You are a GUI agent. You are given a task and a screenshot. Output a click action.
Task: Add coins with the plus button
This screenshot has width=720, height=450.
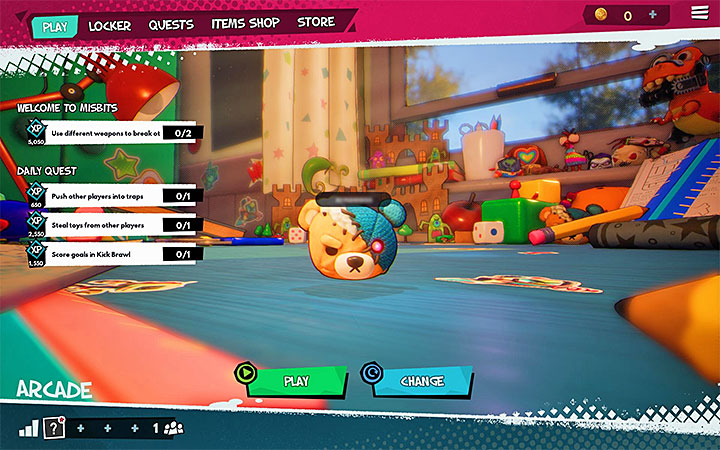[x=653, y=15]
